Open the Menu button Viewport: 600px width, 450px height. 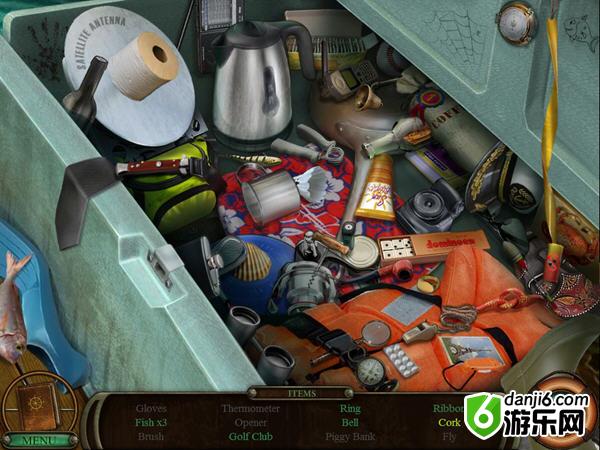(40, 439)
